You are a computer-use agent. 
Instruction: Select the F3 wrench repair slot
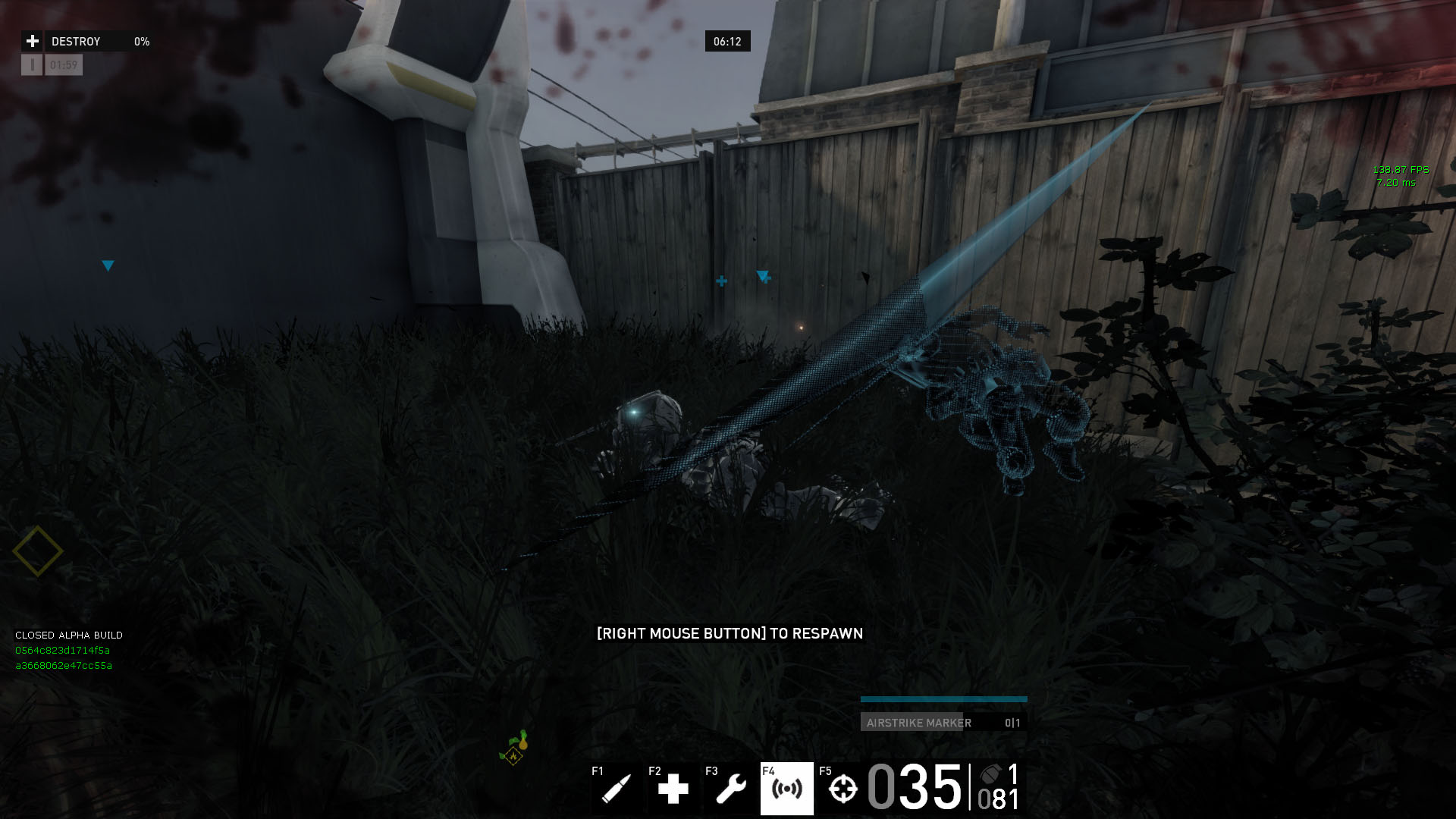730,789
